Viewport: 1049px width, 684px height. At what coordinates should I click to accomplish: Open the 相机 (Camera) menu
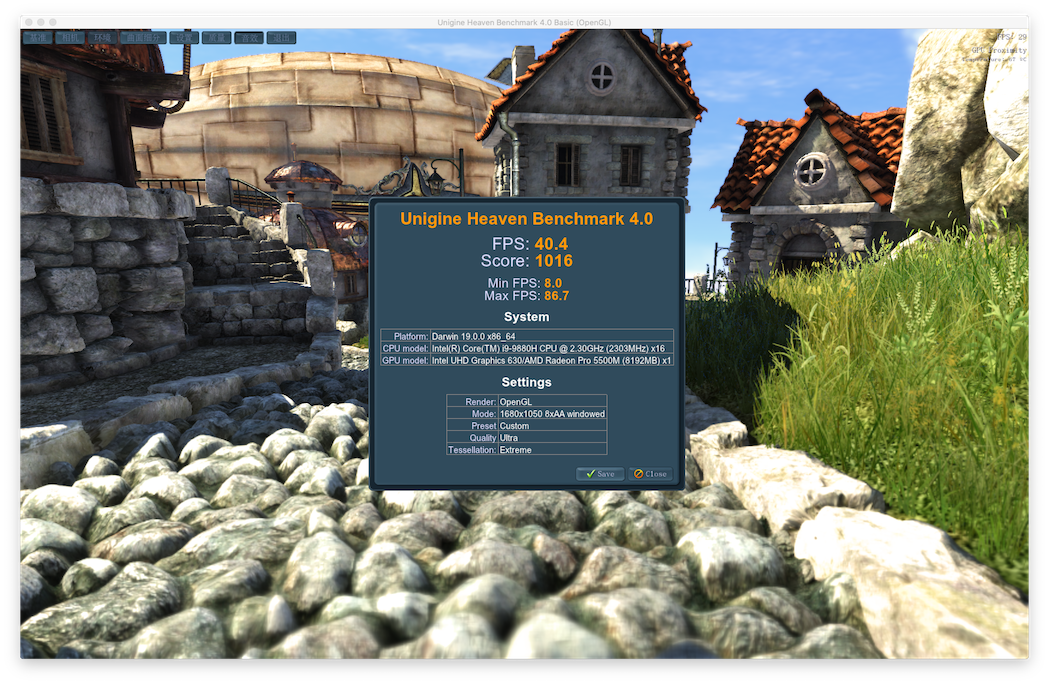[x=69, y=38]
